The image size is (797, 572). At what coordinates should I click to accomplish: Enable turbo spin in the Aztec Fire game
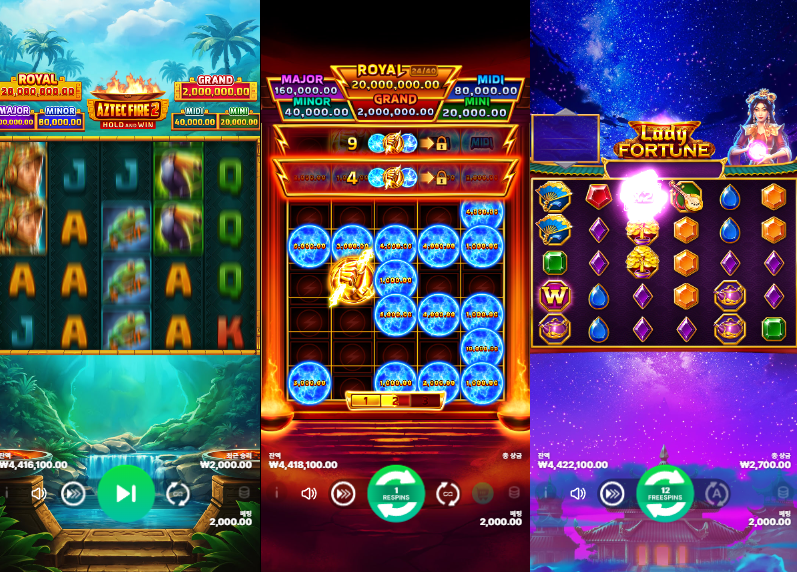tap(73, 493)
